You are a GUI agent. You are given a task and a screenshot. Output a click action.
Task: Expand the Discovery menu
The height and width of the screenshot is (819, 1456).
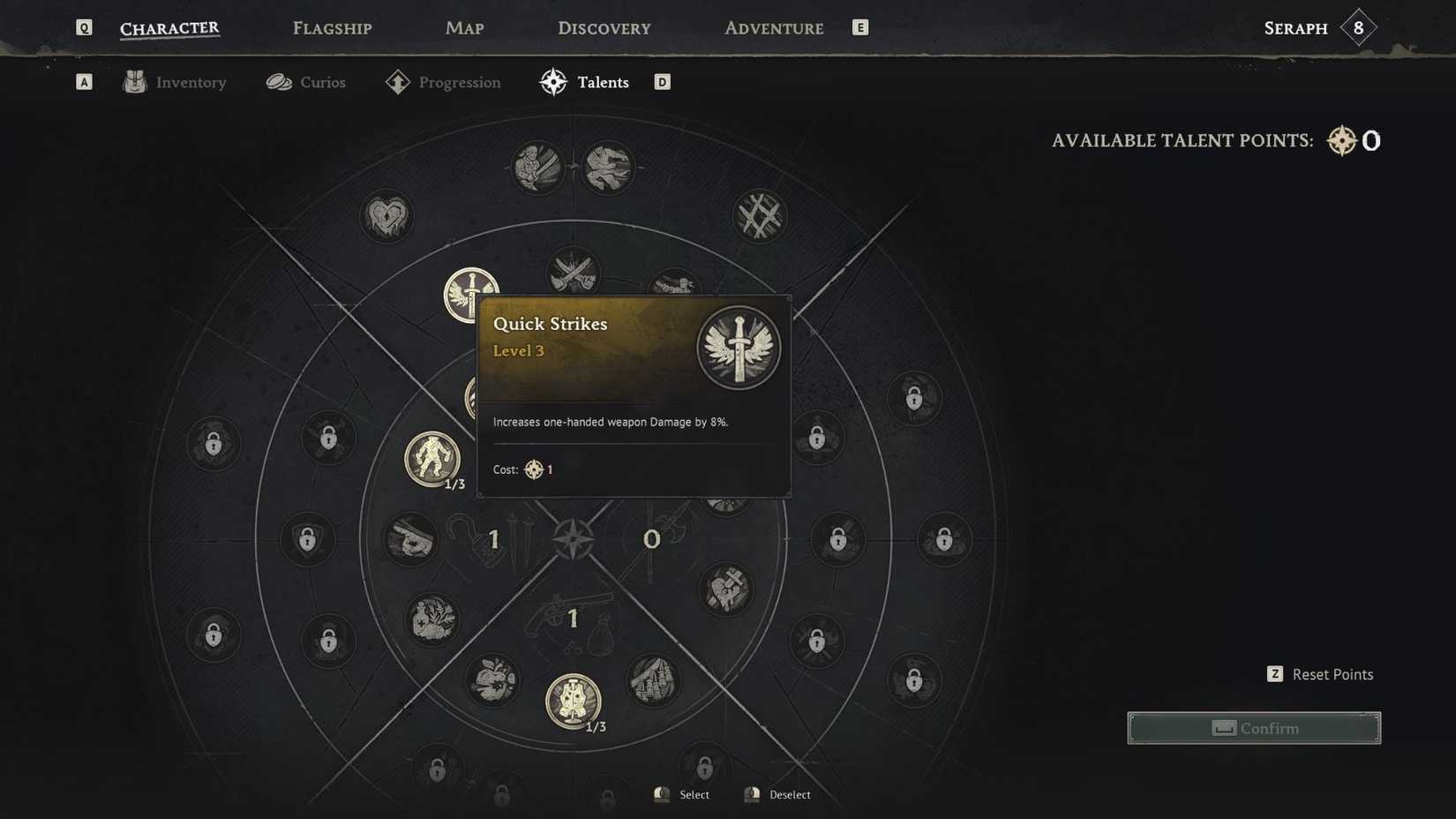(604, 27)
